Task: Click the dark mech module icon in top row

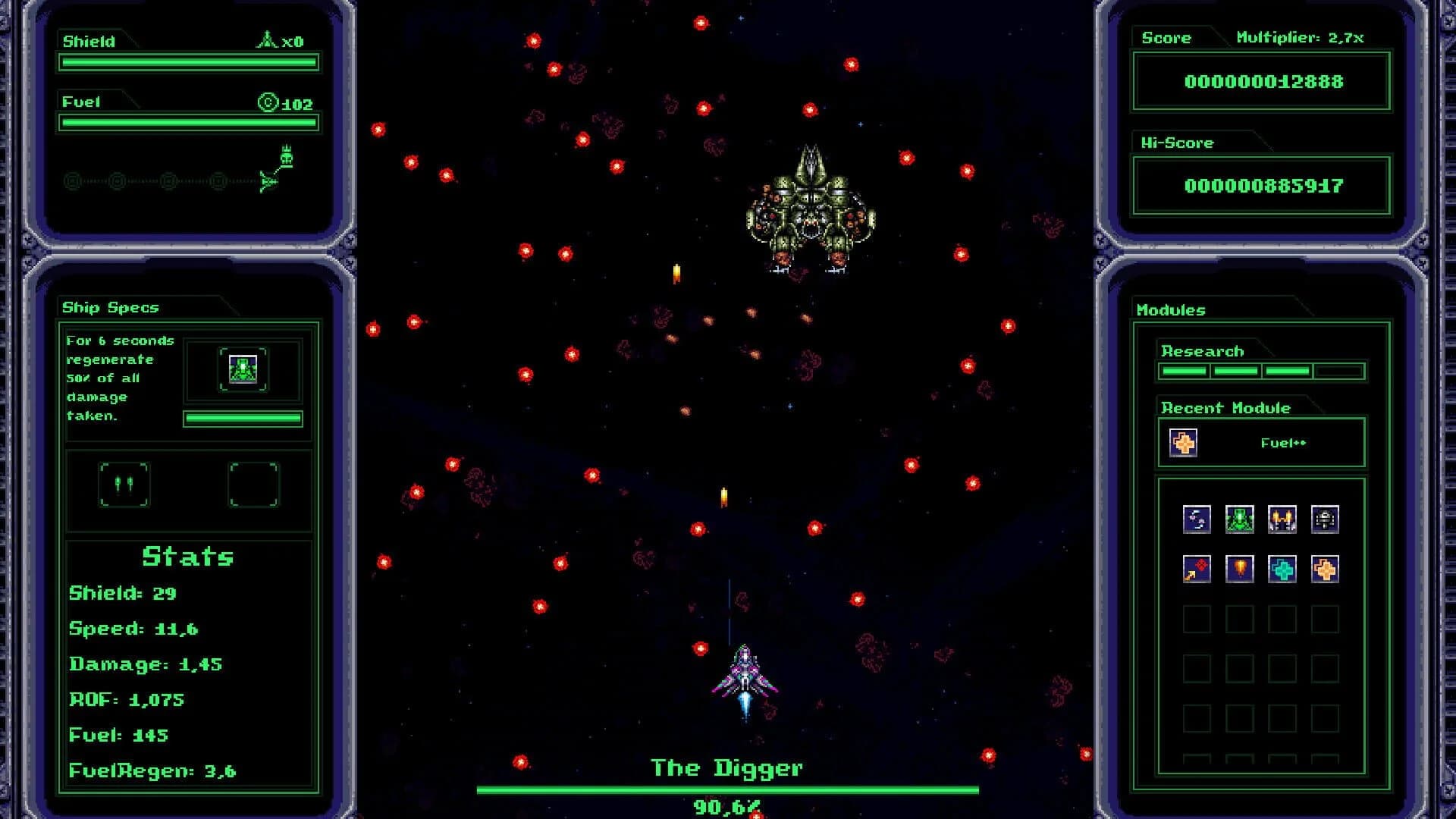Action: pyautogui.click(x=1323, y=519)
